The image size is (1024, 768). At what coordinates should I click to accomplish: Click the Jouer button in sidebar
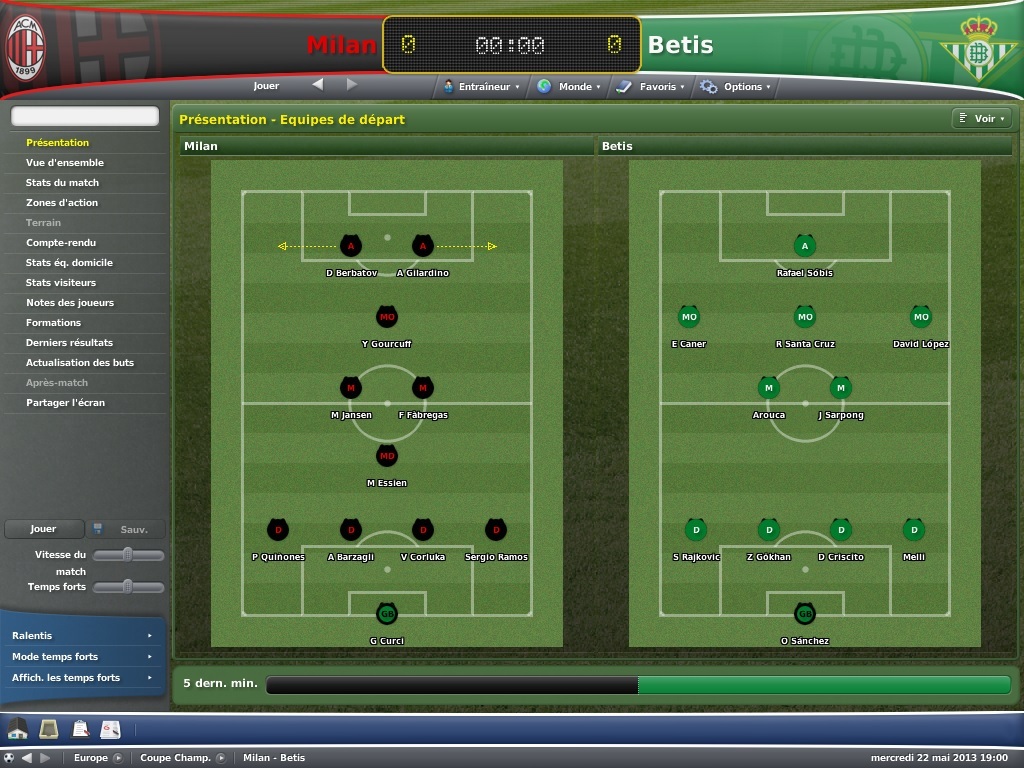point(43,529)
